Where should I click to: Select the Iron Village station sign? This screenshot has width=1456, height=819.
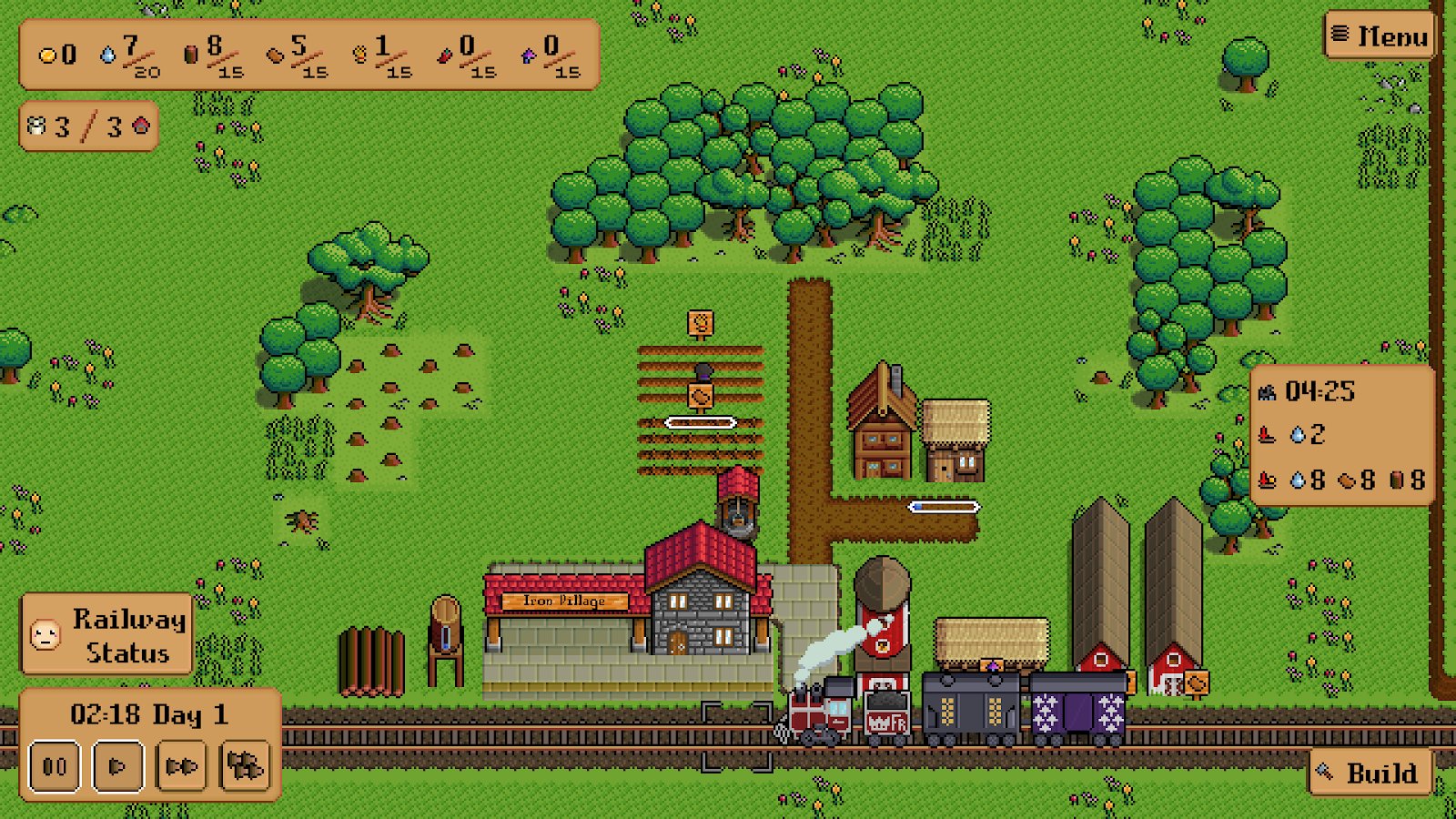[x=564, y=601]
